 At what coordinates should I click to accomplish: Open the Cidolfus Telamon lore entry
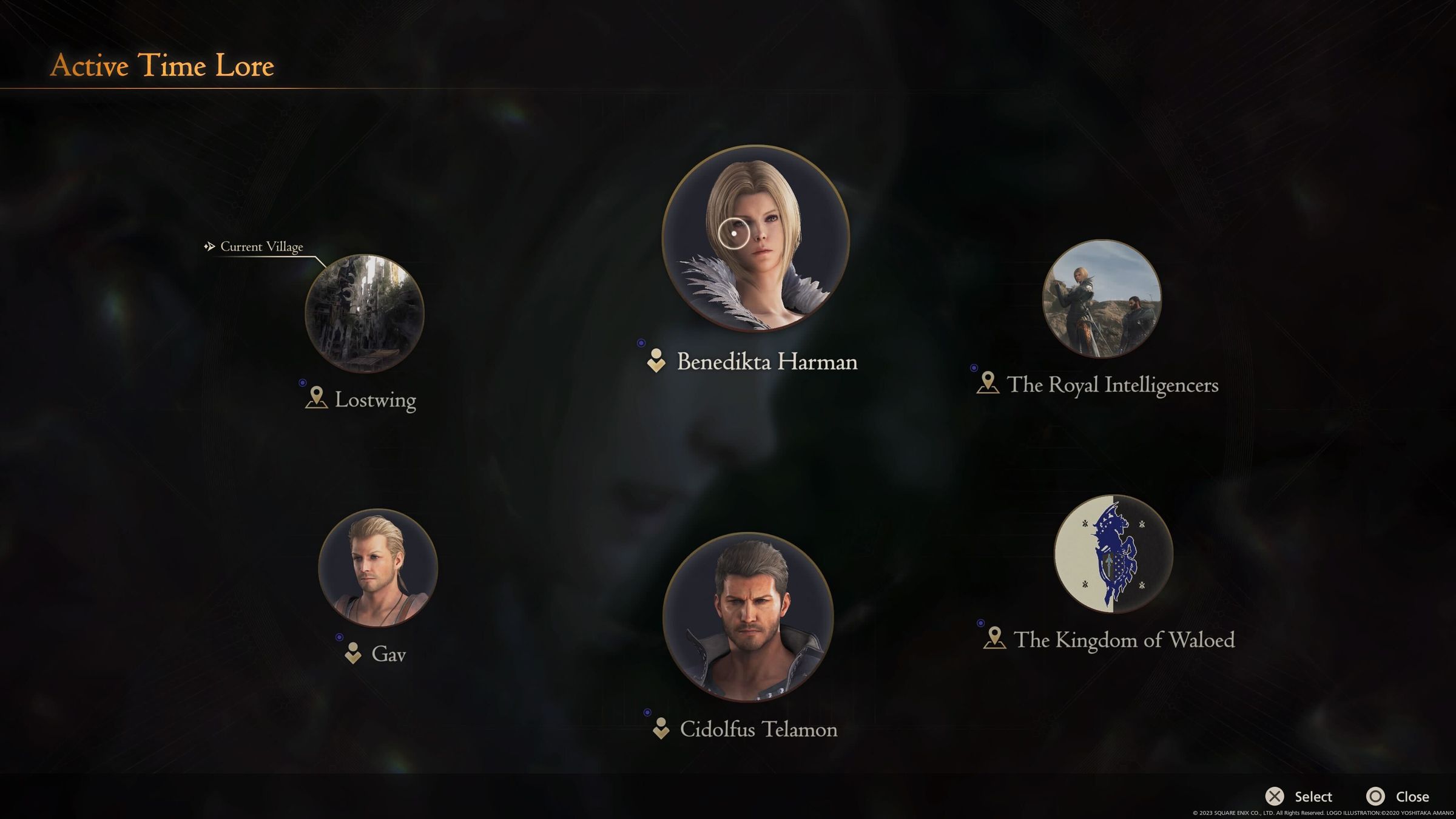coord(748,618)
